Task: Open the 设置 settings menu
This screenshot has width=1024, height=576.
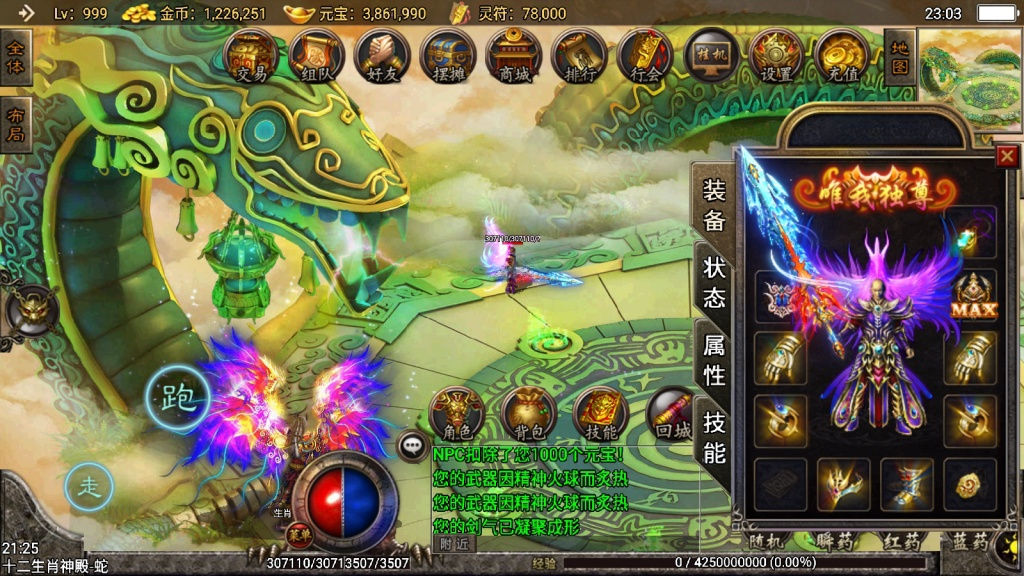Action: click(777, 56)
